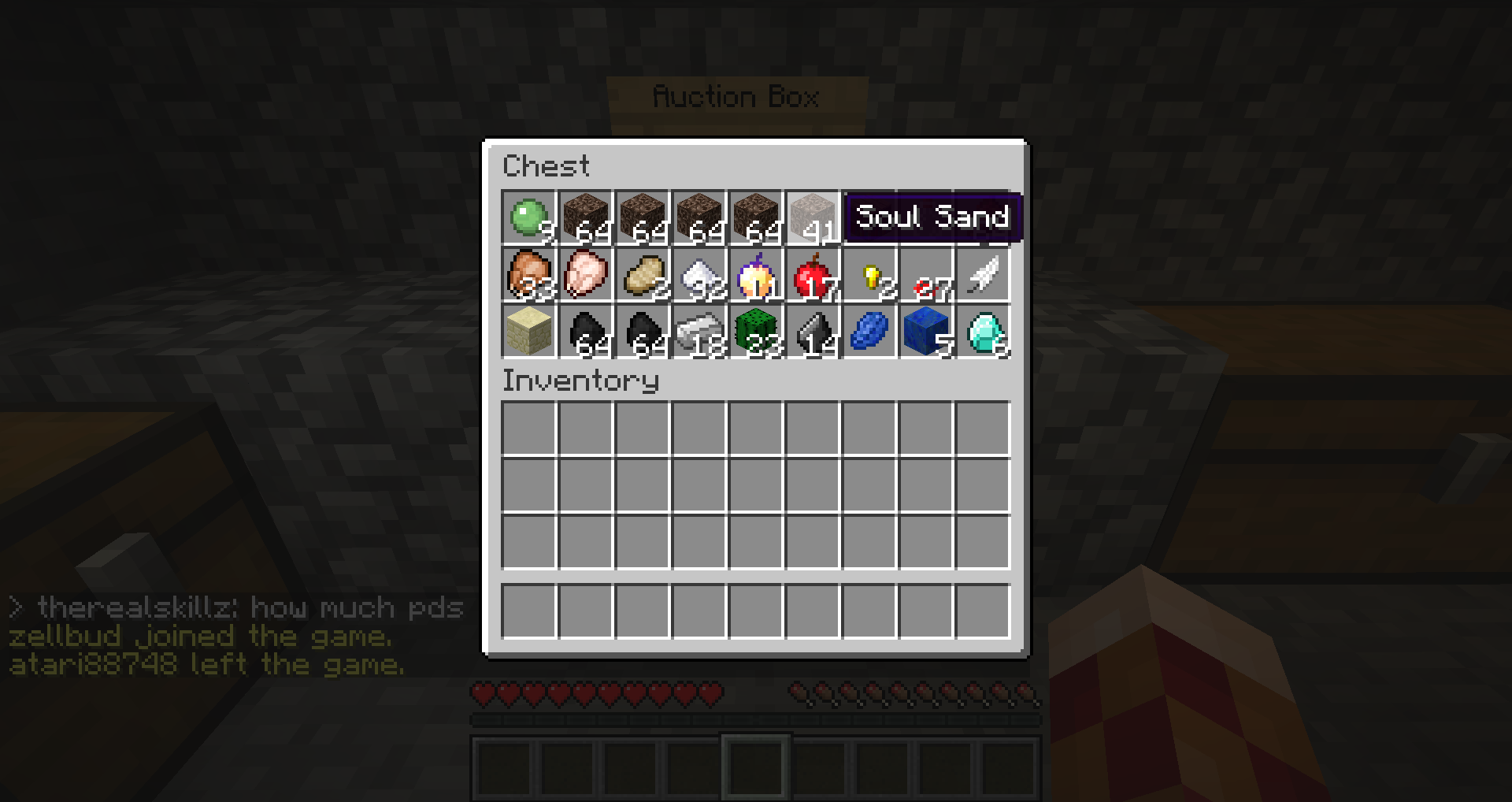Pick up the sandstone block
The image size is (1512, 802).
click(x=528, y=331)
